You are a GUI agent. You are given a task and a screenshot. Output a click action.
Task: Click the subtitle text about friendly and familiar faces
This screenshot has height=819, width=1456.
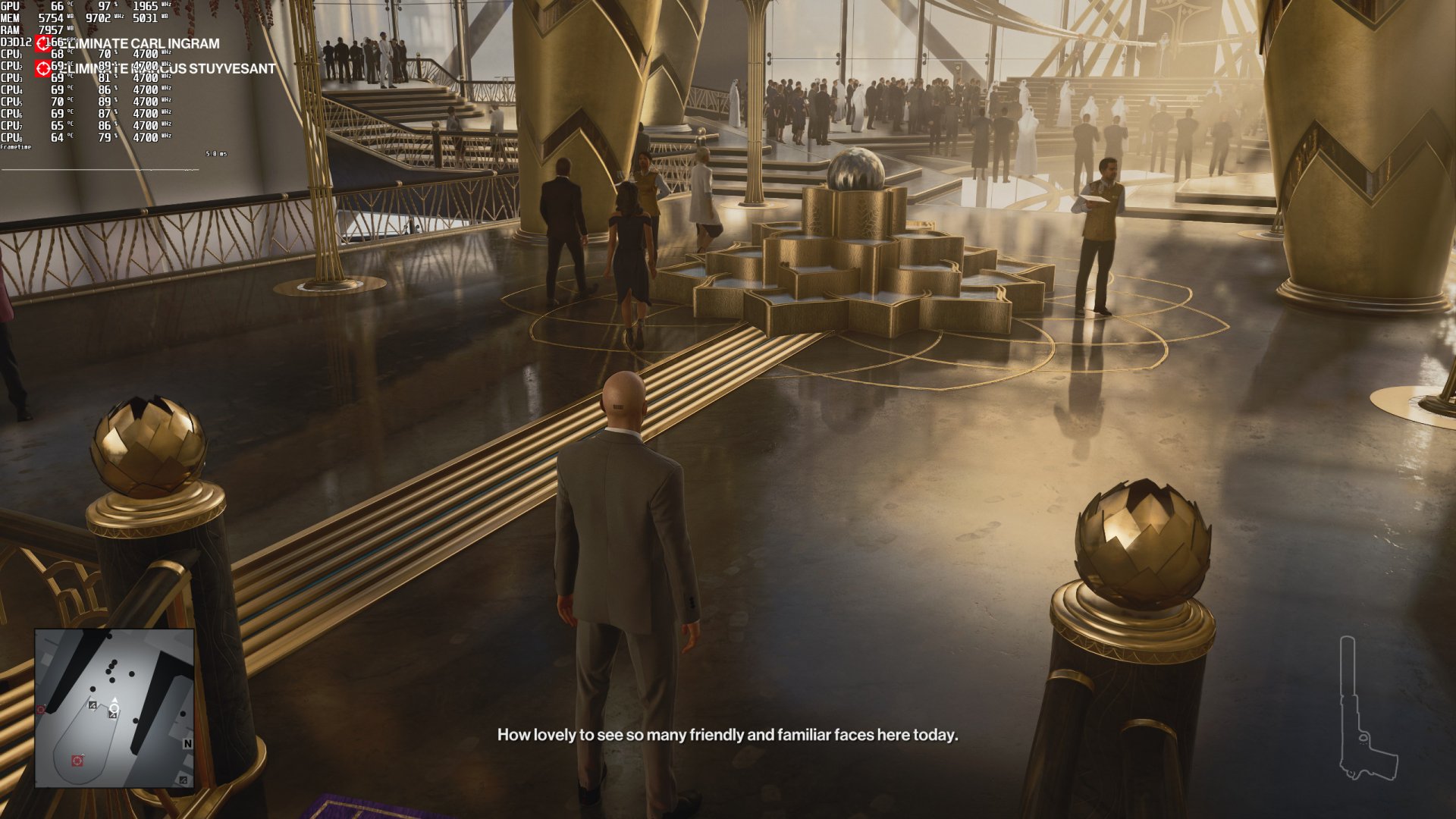coord(728,734)
